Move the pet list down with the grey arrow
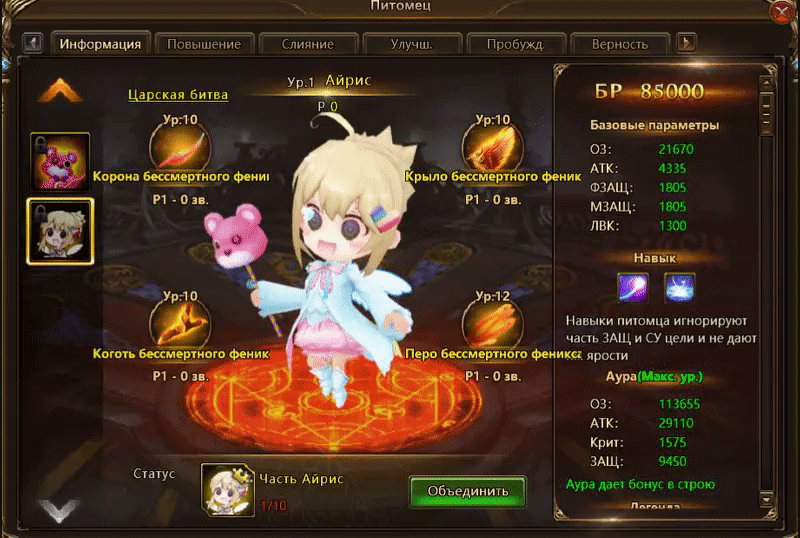 click(x=59, y=512)
